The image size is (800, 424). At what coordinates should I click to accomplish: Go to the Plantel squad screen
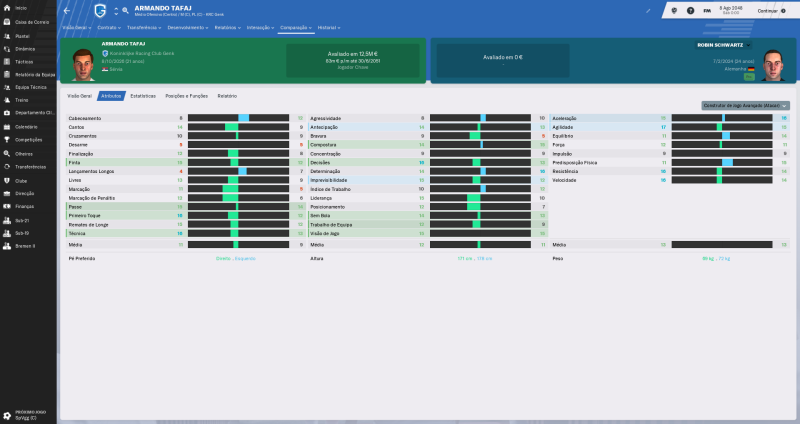[x=22, y=34]
